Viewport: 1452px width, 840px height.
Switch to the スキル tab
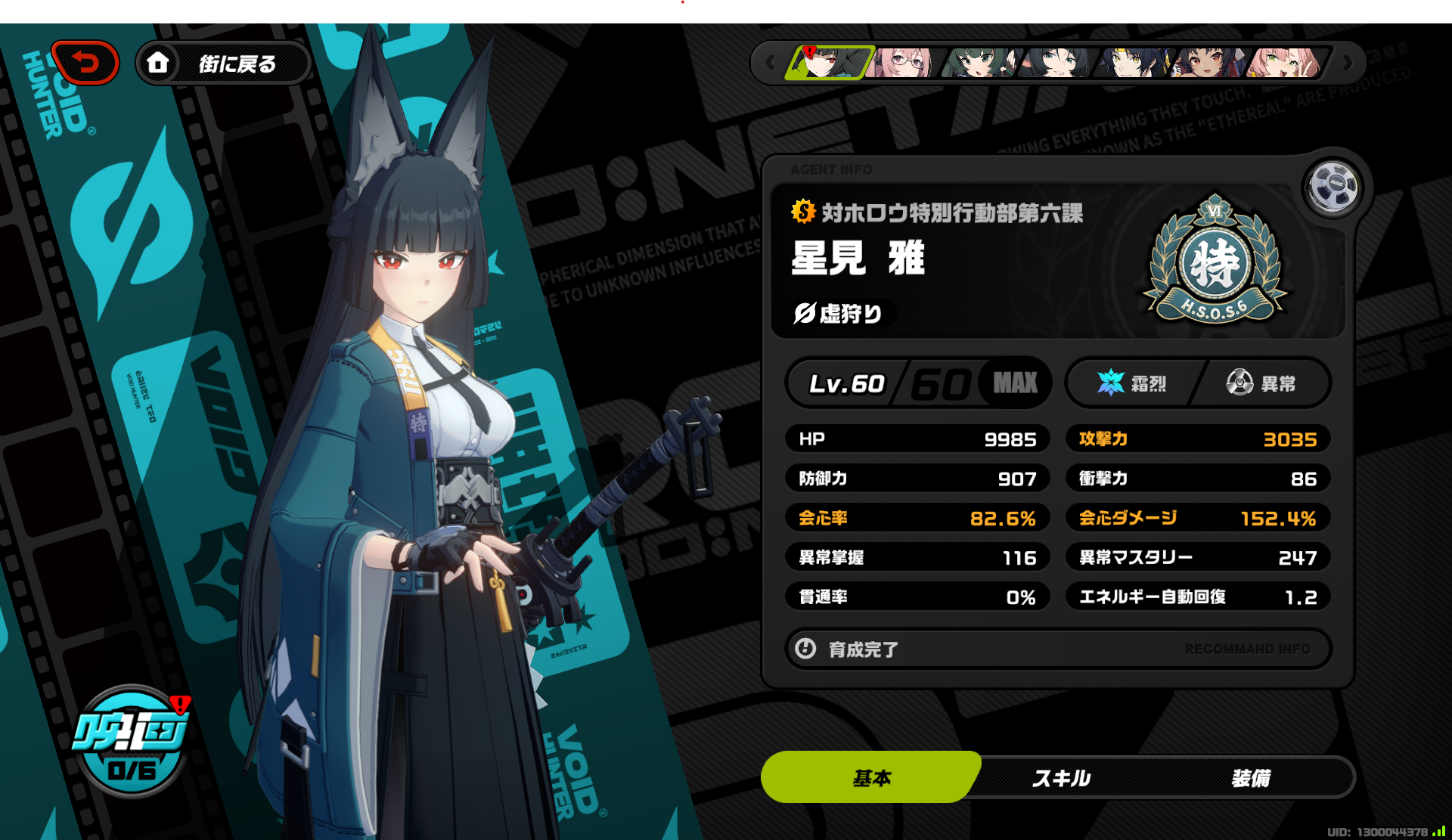[1062, 776]
